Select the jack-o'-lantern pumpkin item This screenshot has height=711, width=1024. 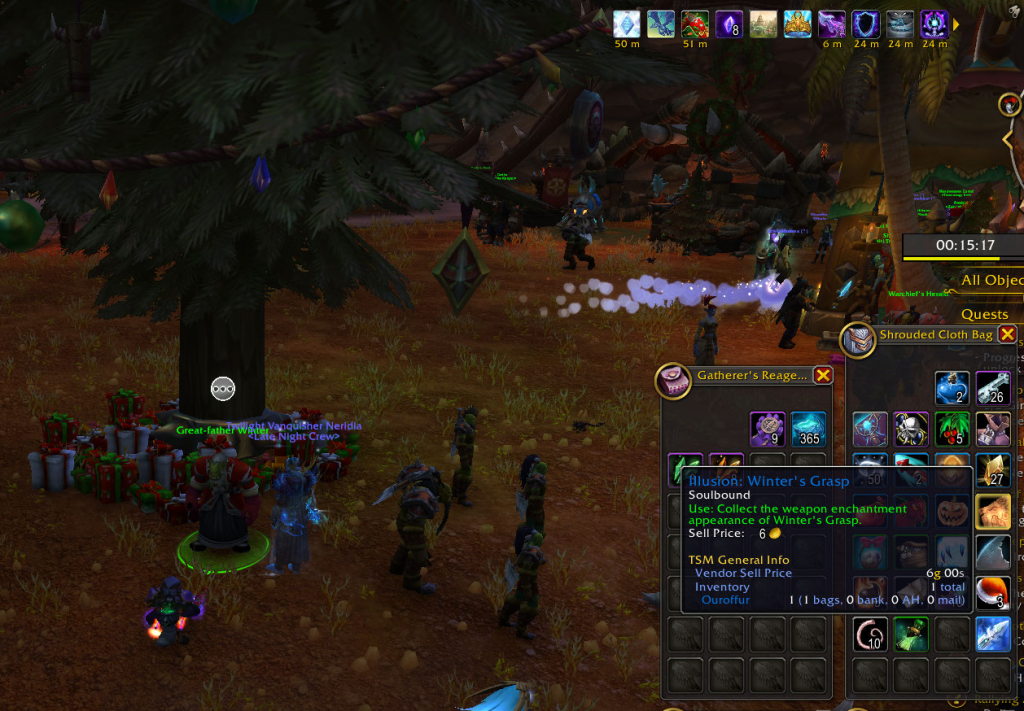952,512
